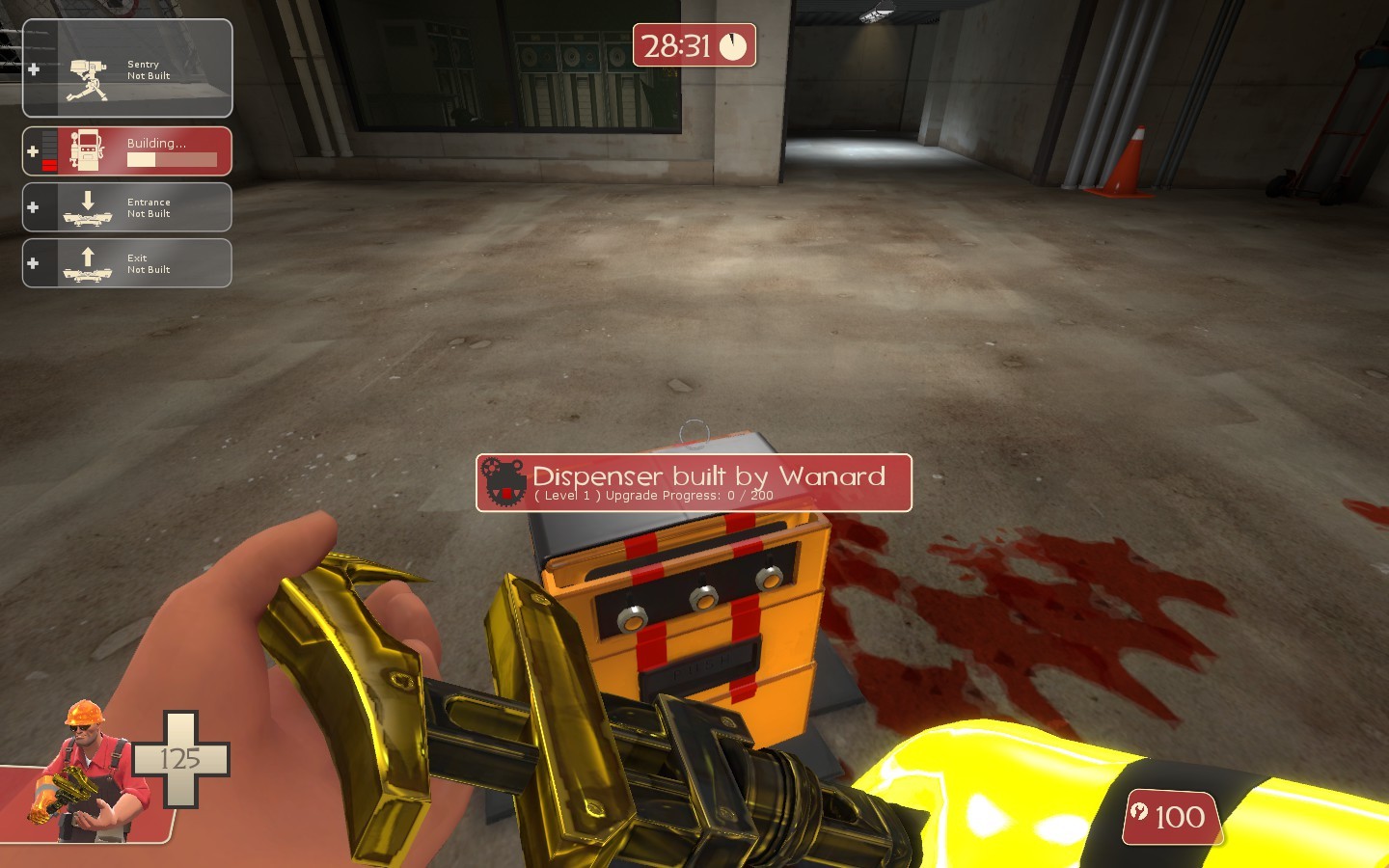Screen dimensions: 1389x868
Task: Expand the Dispenser building status entry
Action: pyautogui.click(x=127, y=149)
